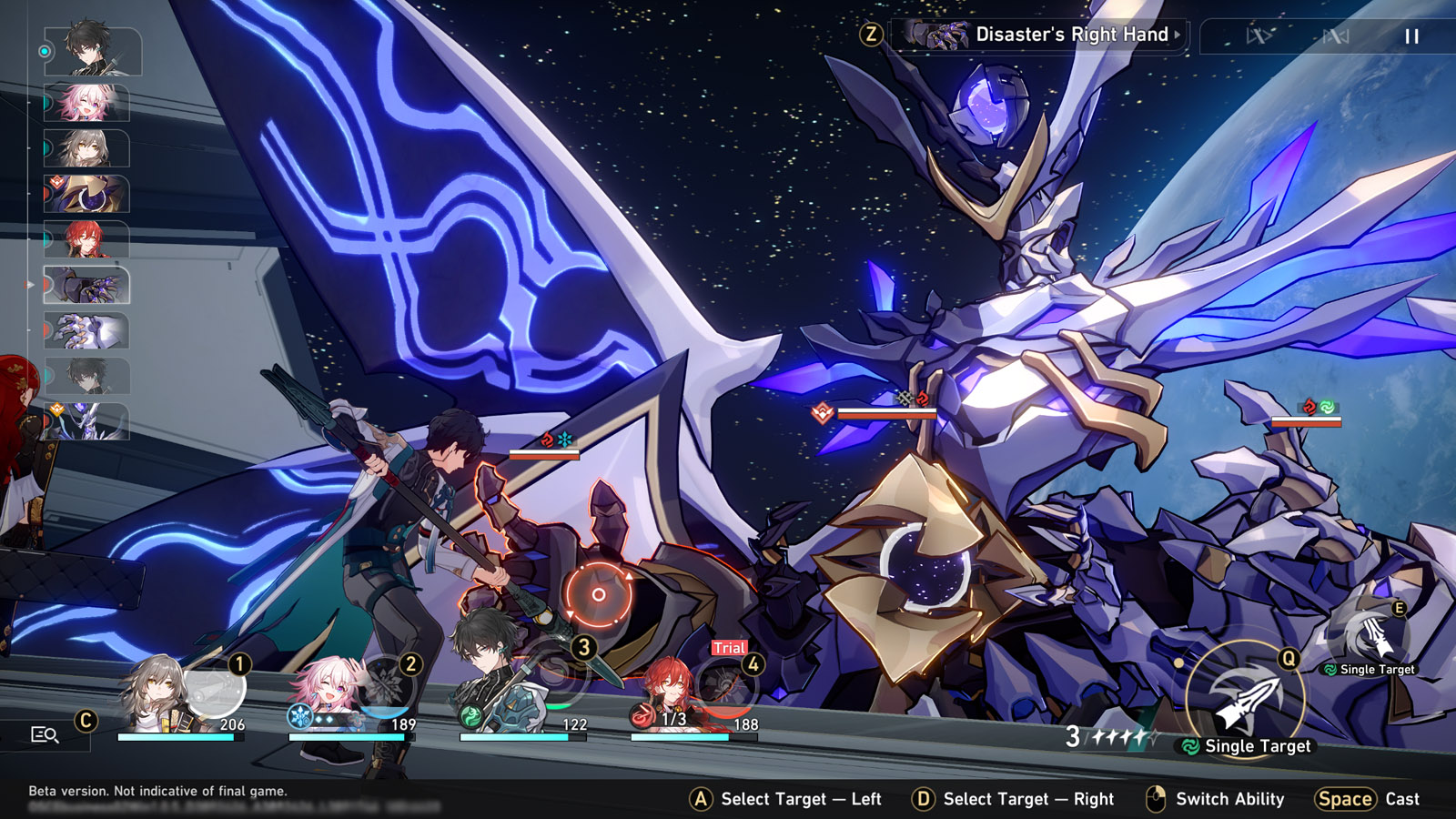The height and width of the screenshot is (819, 1456).
Task: Toggle the auto-battle icon
Action: pos(1335,36)
